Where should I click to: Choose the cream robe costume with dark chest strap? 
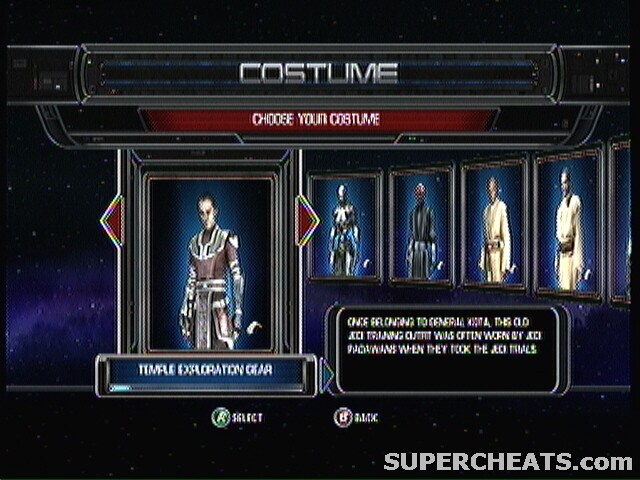(x=567, y=223)
